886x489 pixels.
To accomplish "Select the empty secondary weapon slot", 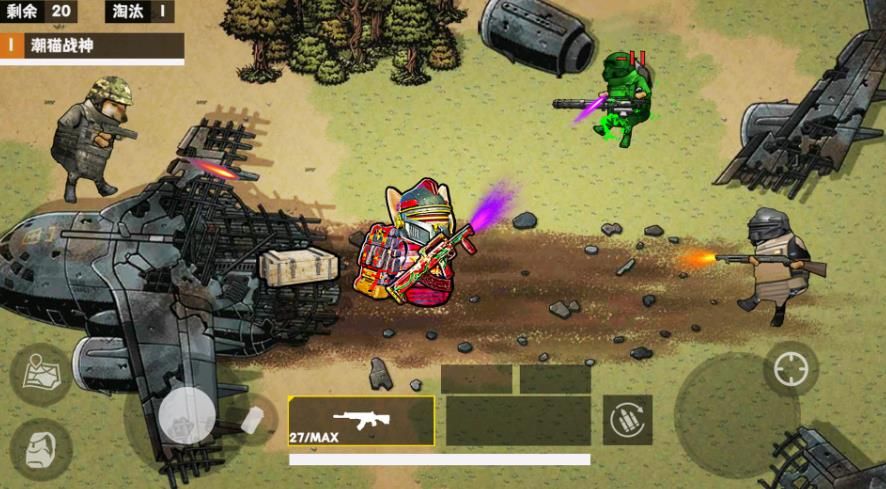I will coord(517,421).
